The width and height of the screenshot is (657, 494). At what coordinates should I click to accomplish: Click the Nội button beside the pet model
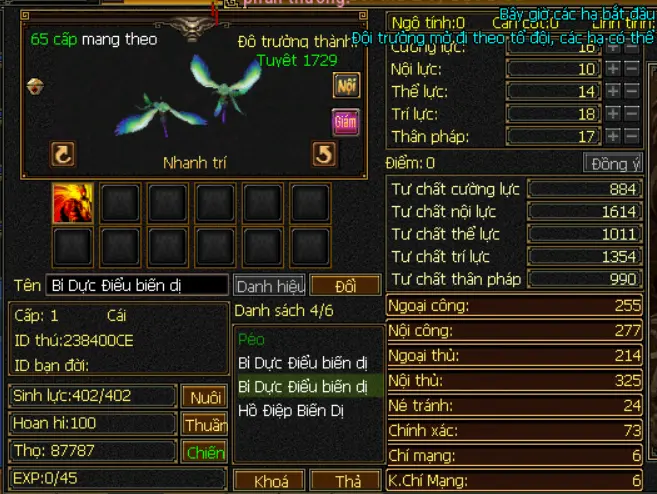346,86
